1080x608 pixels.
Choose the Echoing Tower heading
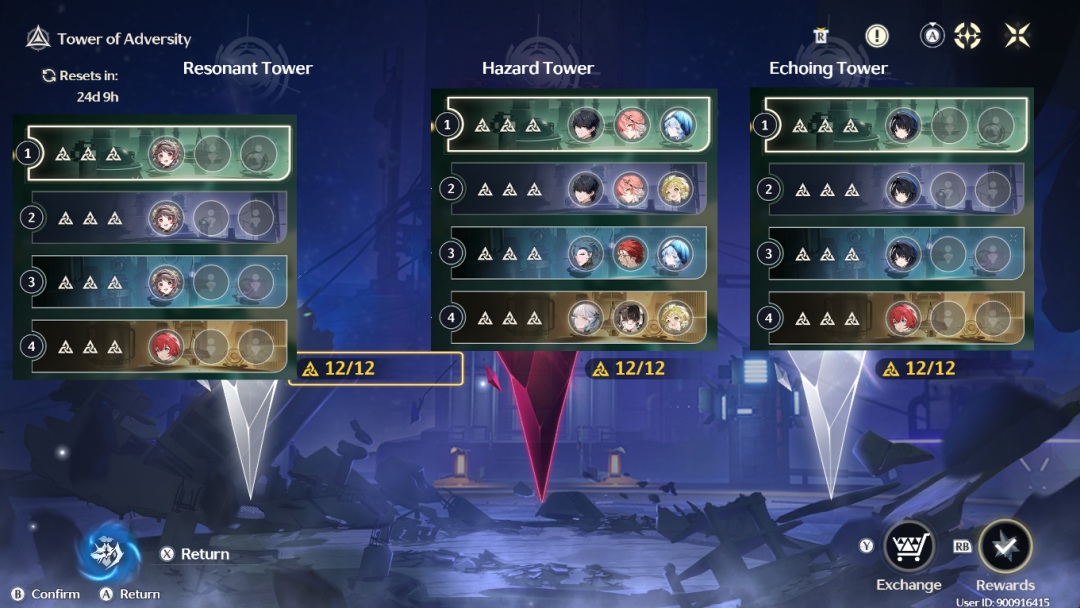click(x=828, y=69)
